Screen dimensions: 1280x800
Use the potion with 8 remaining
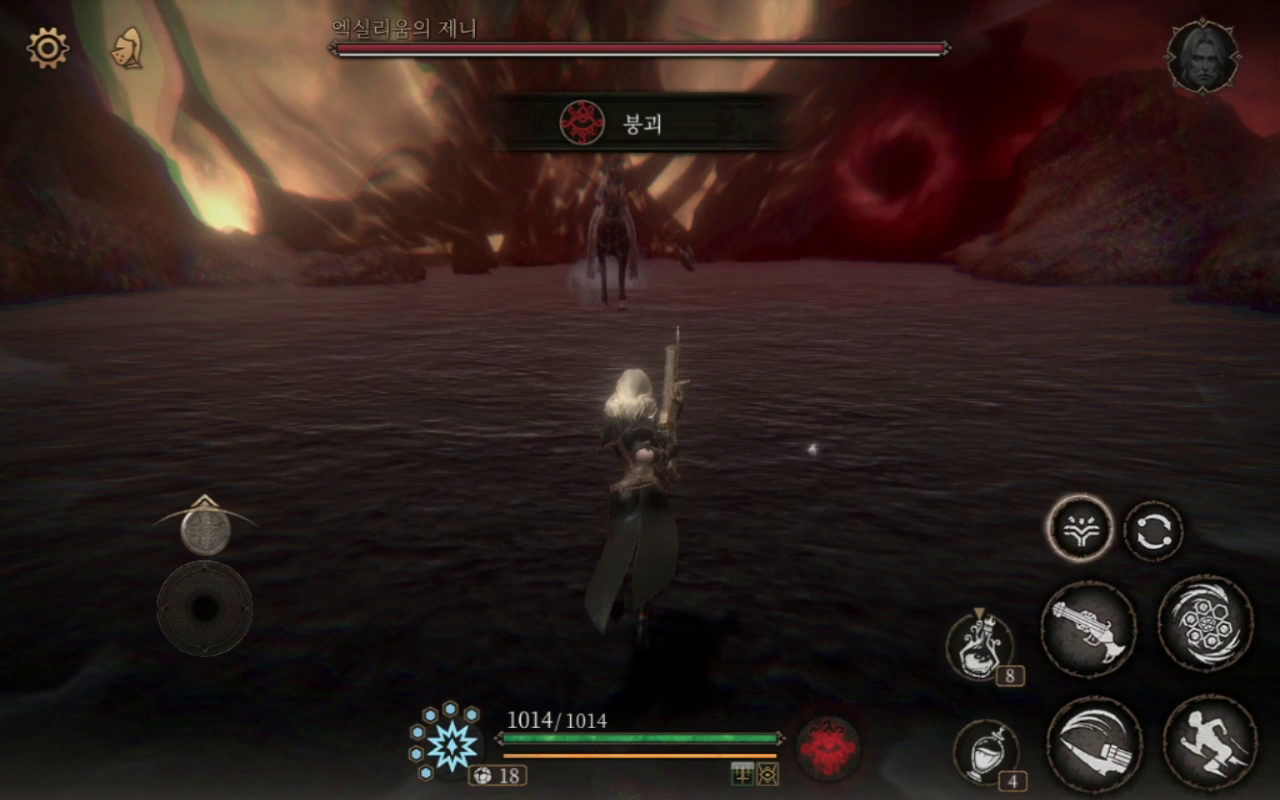coord(980,647)
